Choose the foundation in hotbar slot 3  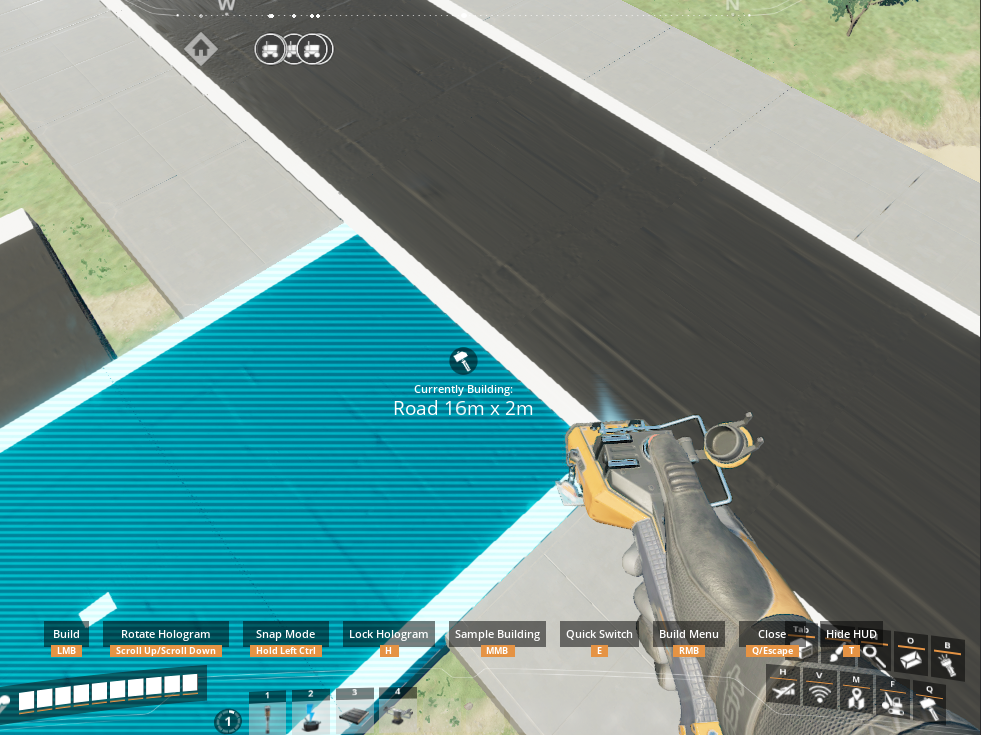[354, 713]
